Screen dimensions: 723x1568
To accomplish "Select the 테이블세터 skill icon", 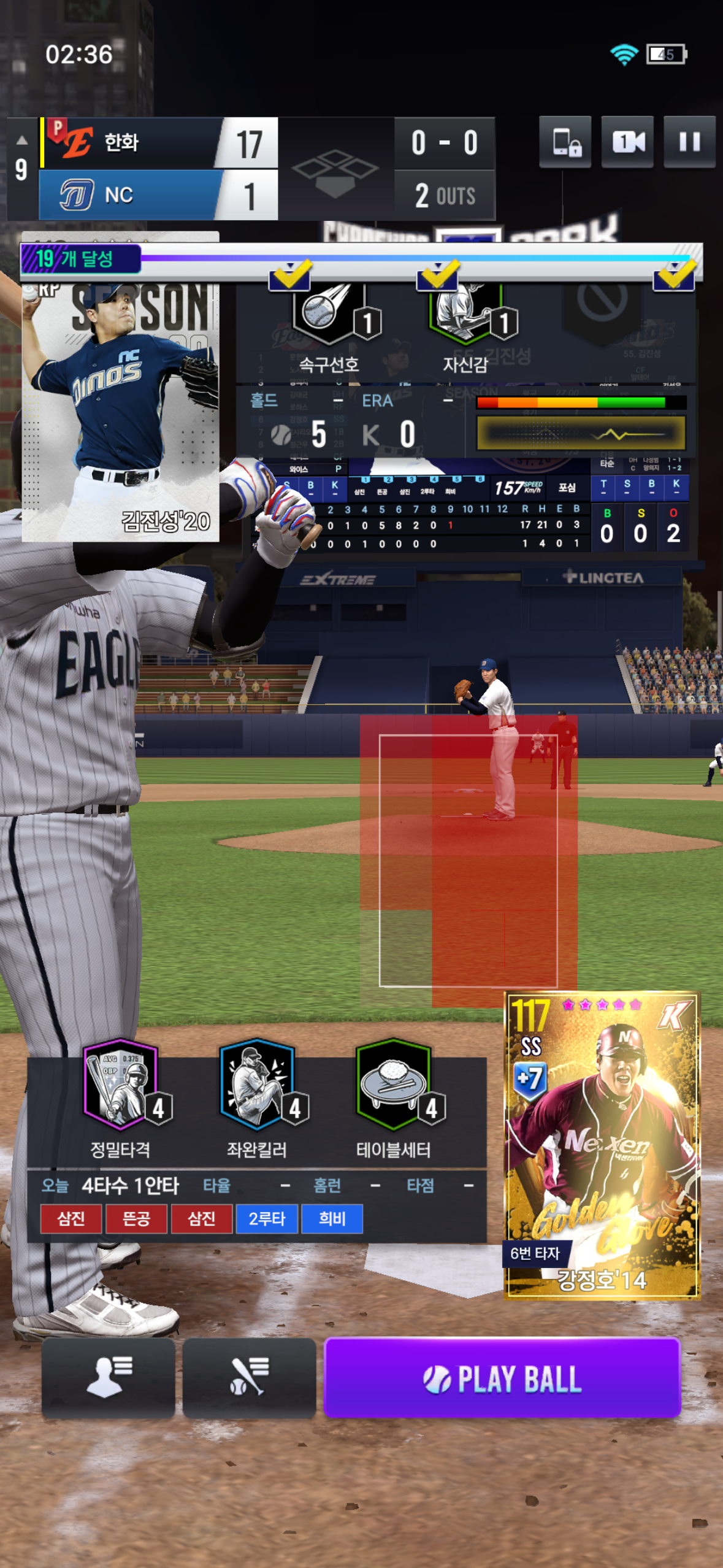I will point(394,1085).
